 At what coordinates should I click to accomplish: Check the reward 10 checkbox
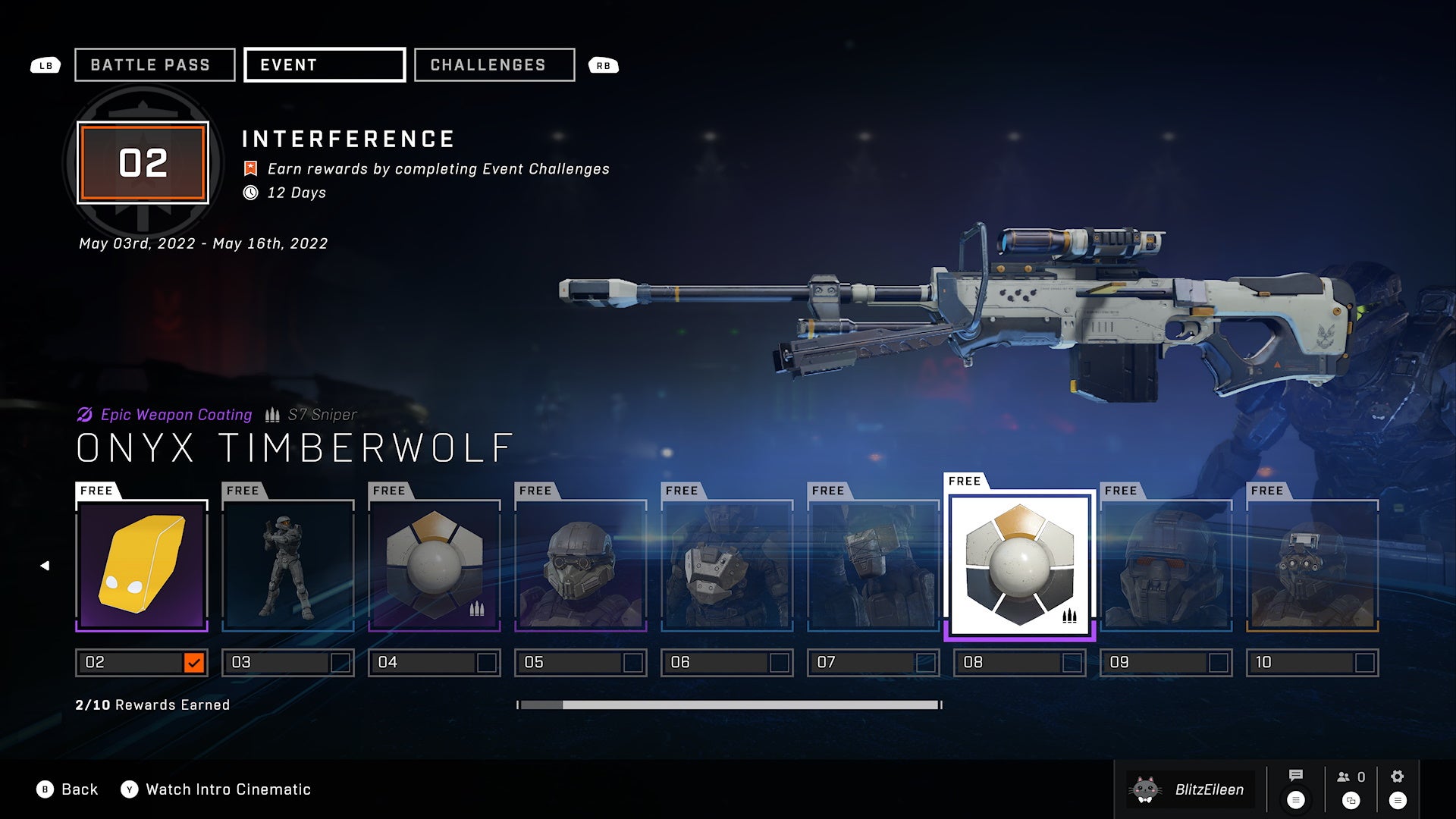1365,662
